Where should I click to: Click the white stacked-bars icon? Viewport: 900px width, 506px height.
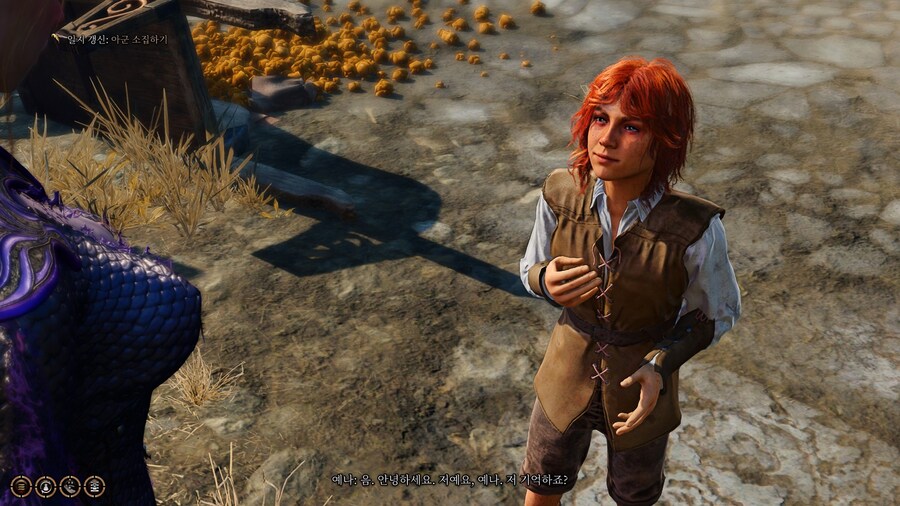coord(95,486)
